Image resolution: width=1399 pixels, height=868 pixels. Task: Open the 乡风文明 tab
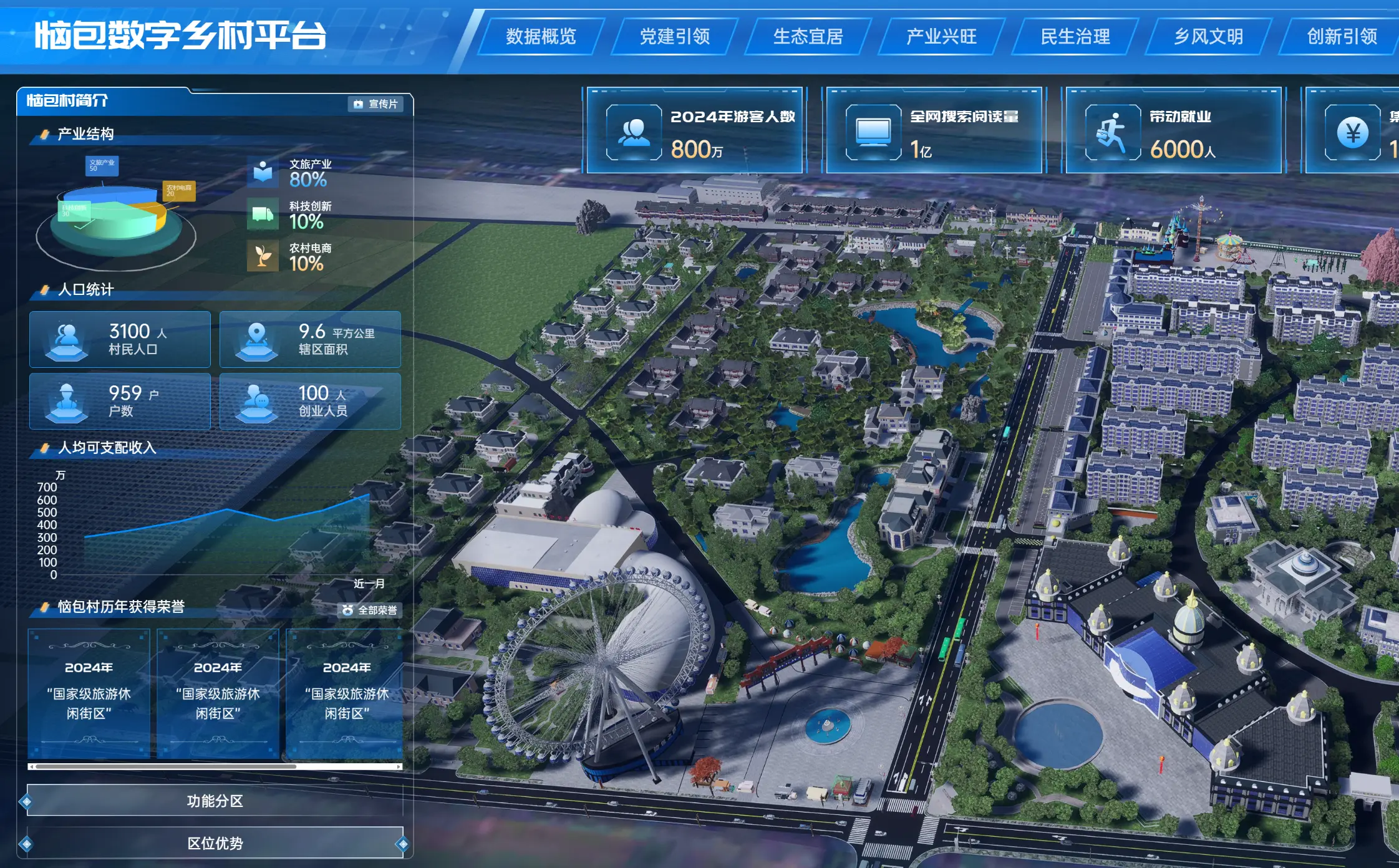(x=1208, y=37)
